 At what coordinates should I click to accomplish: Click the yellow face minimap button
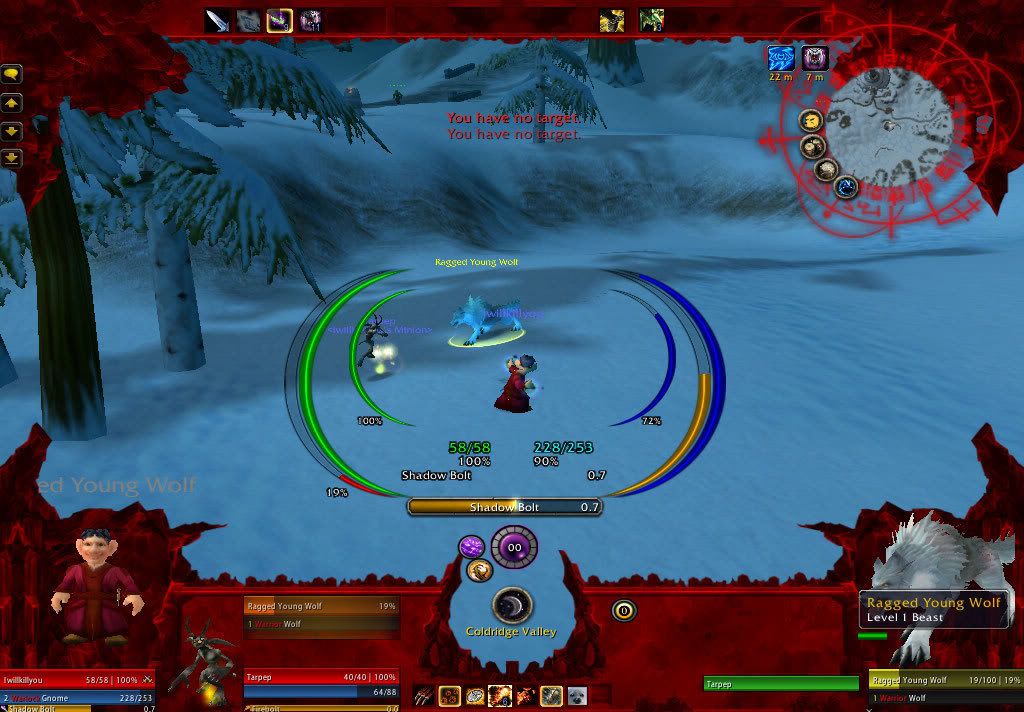pos(811,121)
